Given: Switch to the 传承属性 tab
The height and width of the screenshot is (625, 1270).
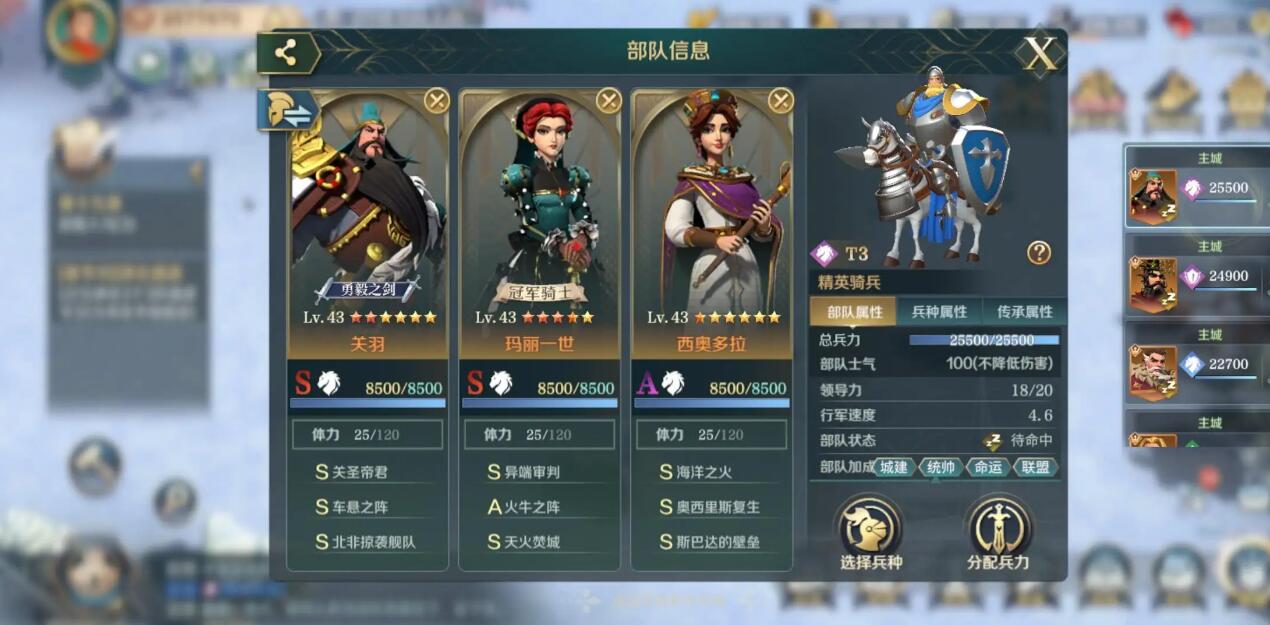Looking at the screenshot, I should pos(1024,312).
